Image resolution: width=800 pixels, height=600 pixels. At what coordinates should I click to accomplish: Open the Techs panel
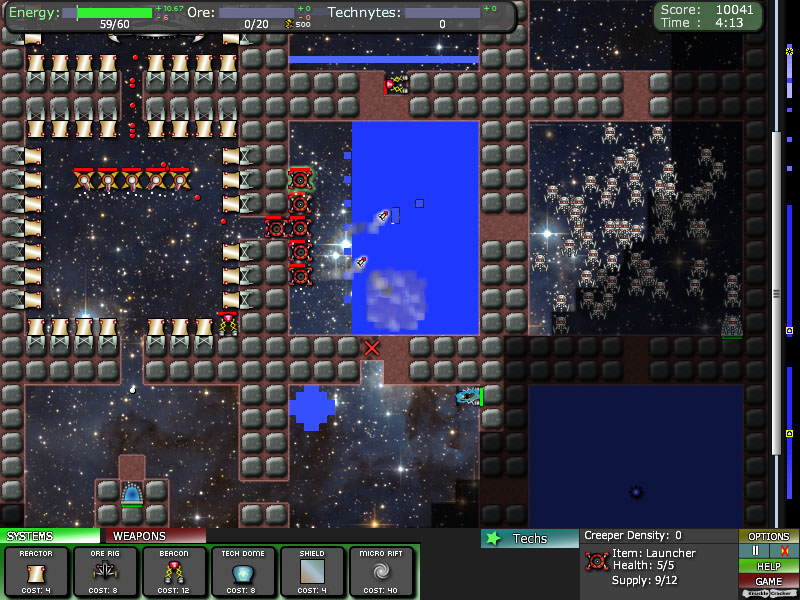coord(529,538)
